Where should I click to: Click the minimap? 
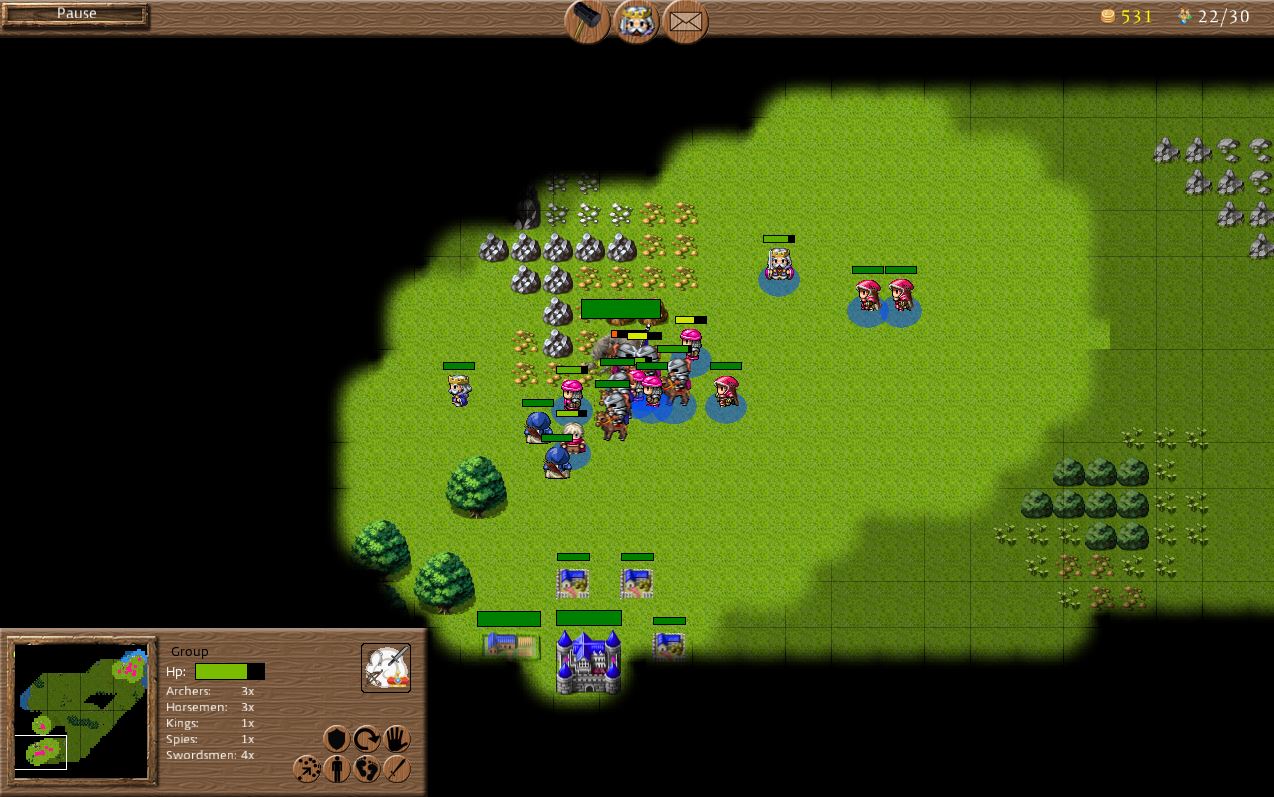point(82,709)
